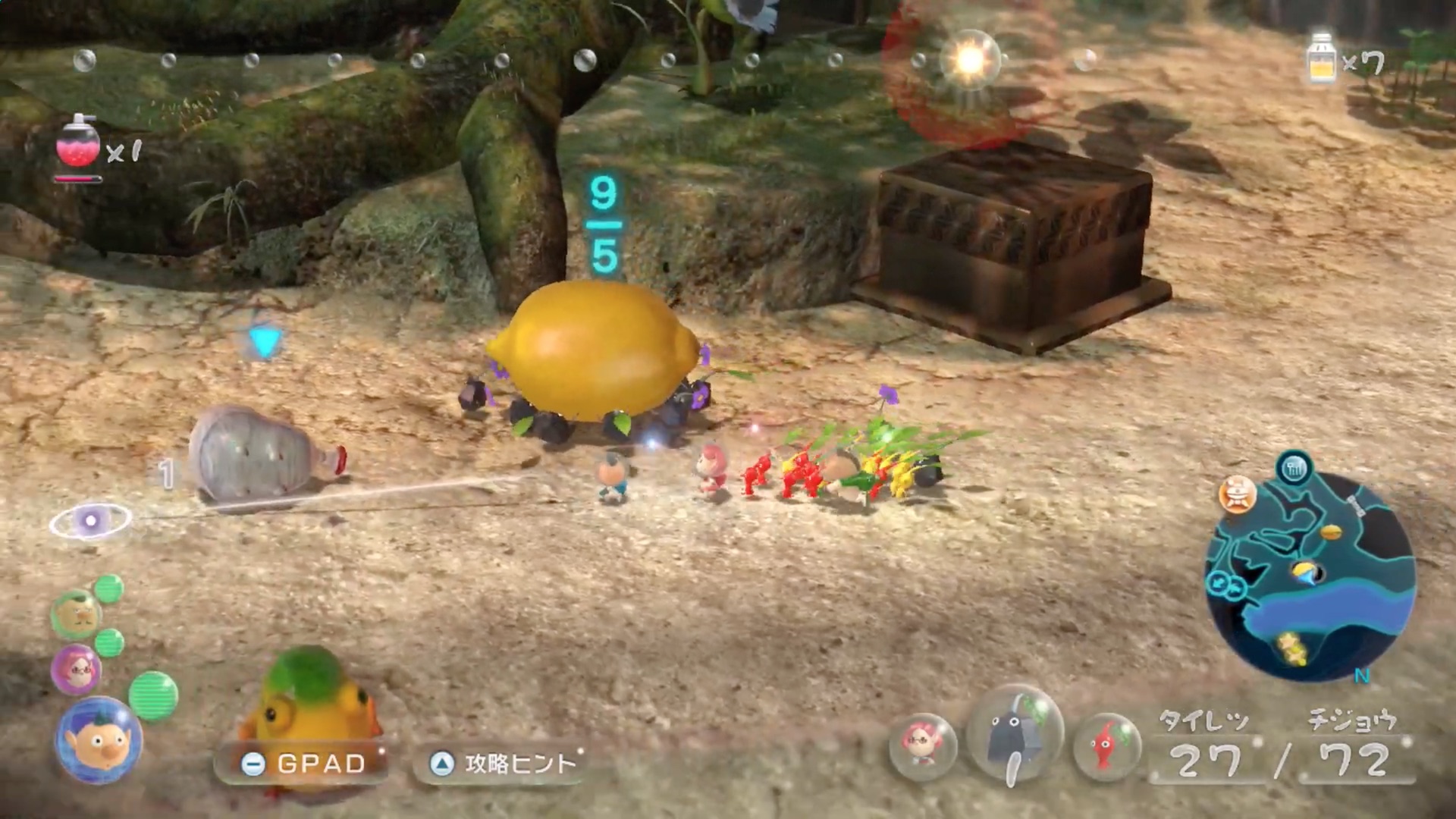Select Alph's leader portrait
This screenshot has height=819, width=1456.
[99, 739]
